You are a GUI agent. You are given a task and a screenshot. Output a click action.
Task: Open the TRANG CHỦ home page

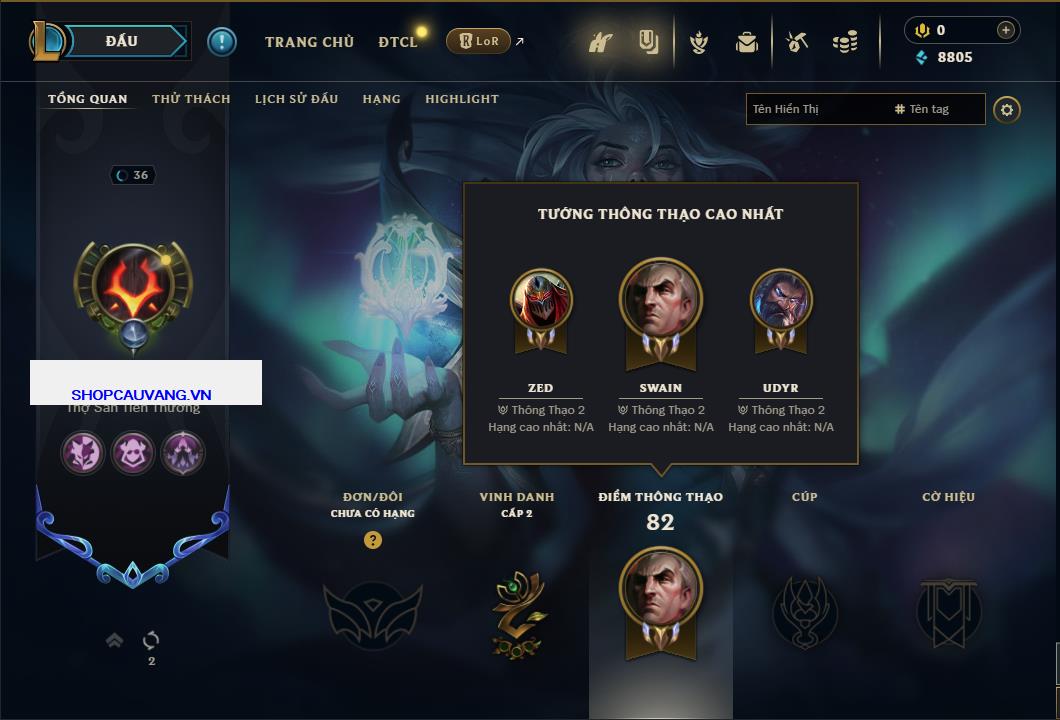pos(309,42)
